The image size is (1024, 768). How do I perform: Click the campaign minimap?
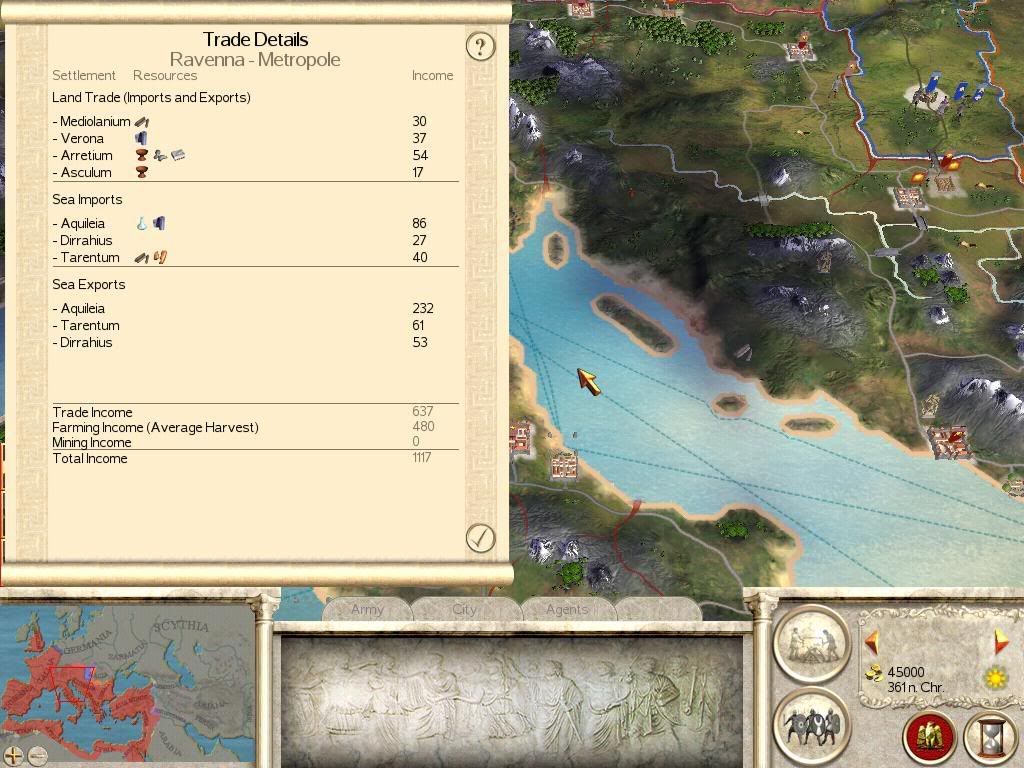click(128, 680)
